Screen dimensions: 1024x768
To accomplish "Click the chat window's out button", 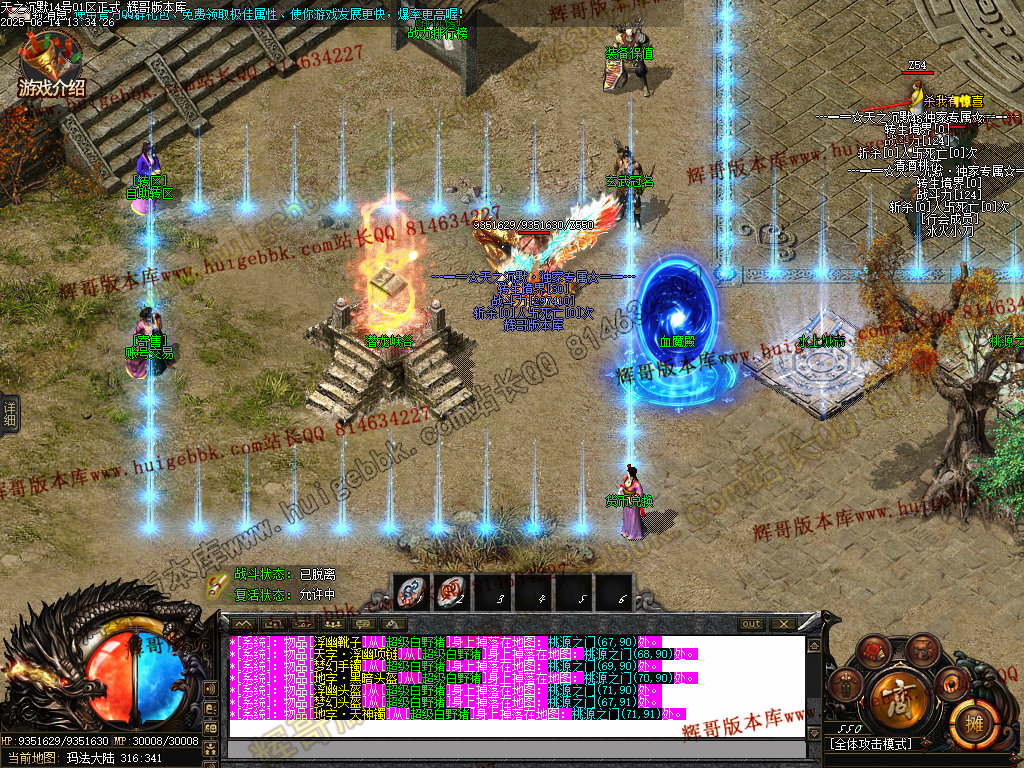I will (x=751, y=624).
